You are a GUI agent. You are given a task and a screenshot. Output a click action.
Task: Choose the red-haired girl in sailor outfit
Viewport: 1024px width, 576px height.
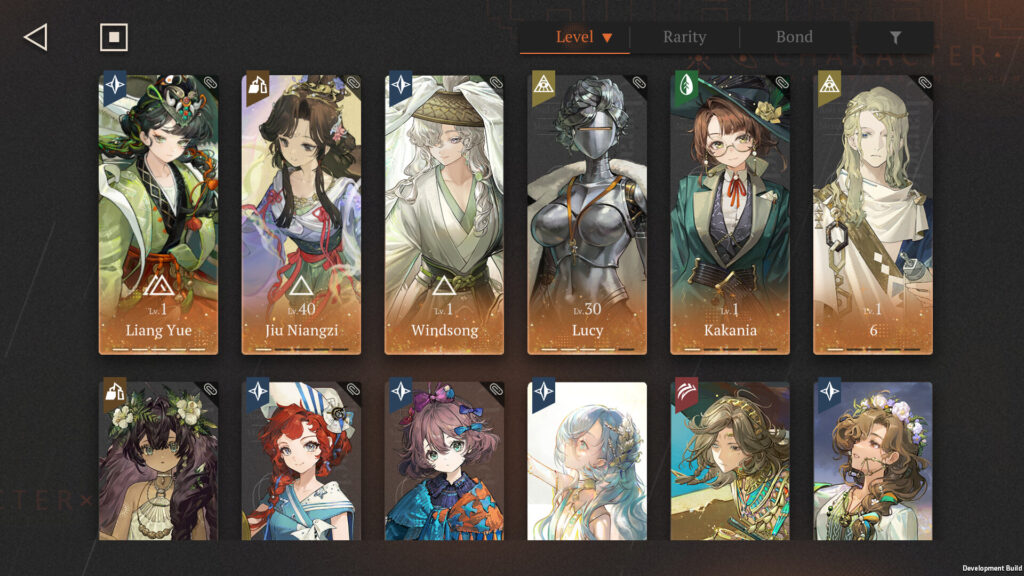(302, 461)
